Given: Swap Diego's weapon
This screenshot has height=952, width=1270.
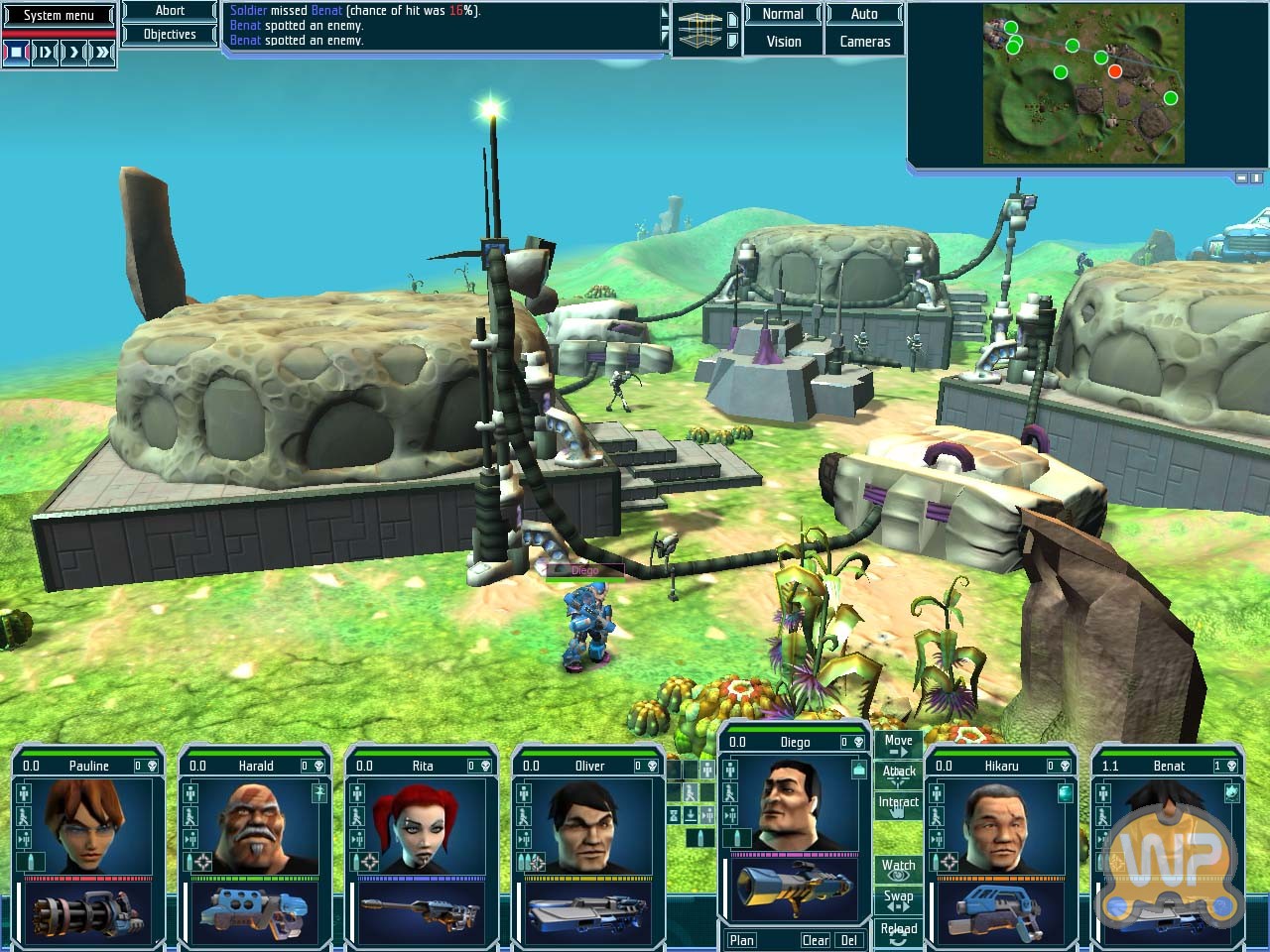Looking at the screenshot, I should coord(898,899).
